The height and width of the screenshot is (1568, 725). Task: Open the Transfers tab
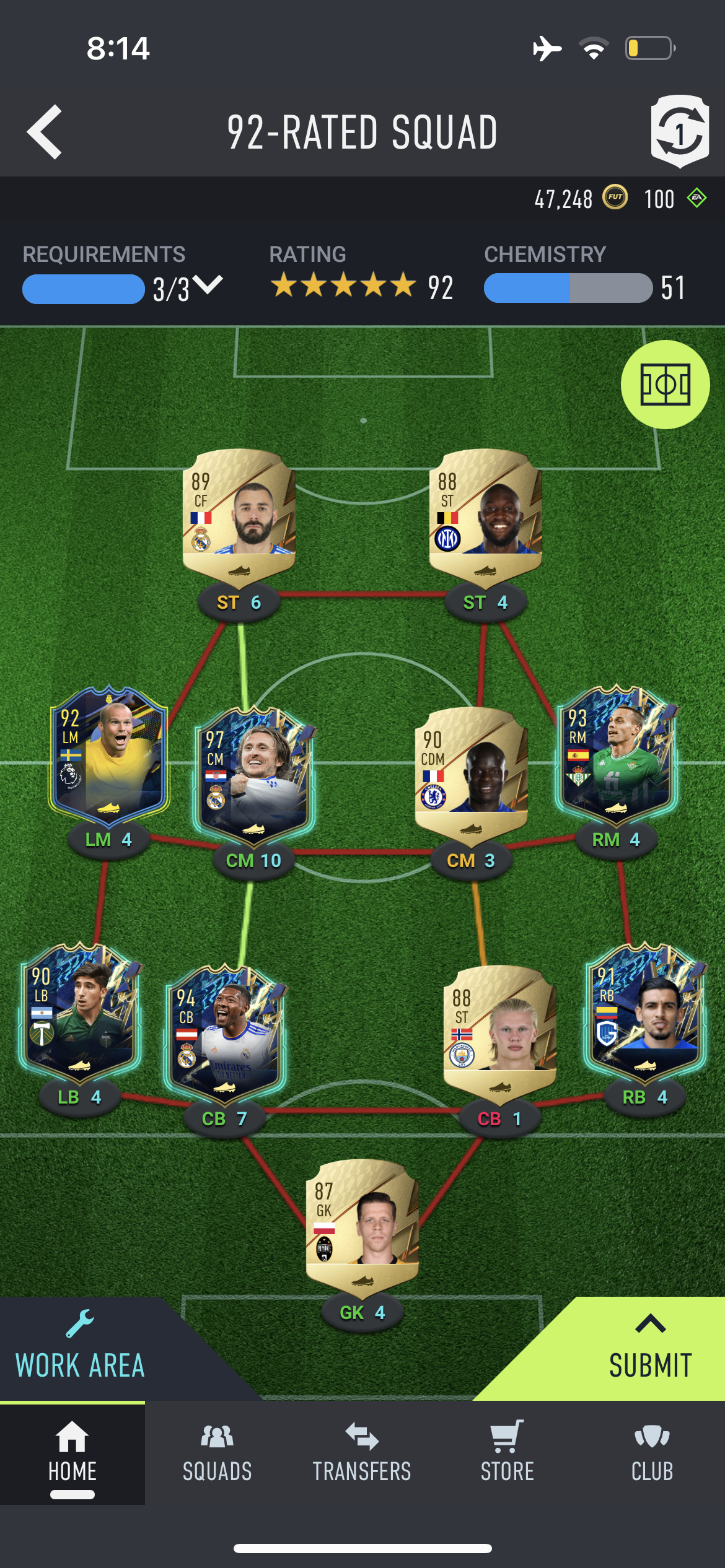tap(362, 1453)
